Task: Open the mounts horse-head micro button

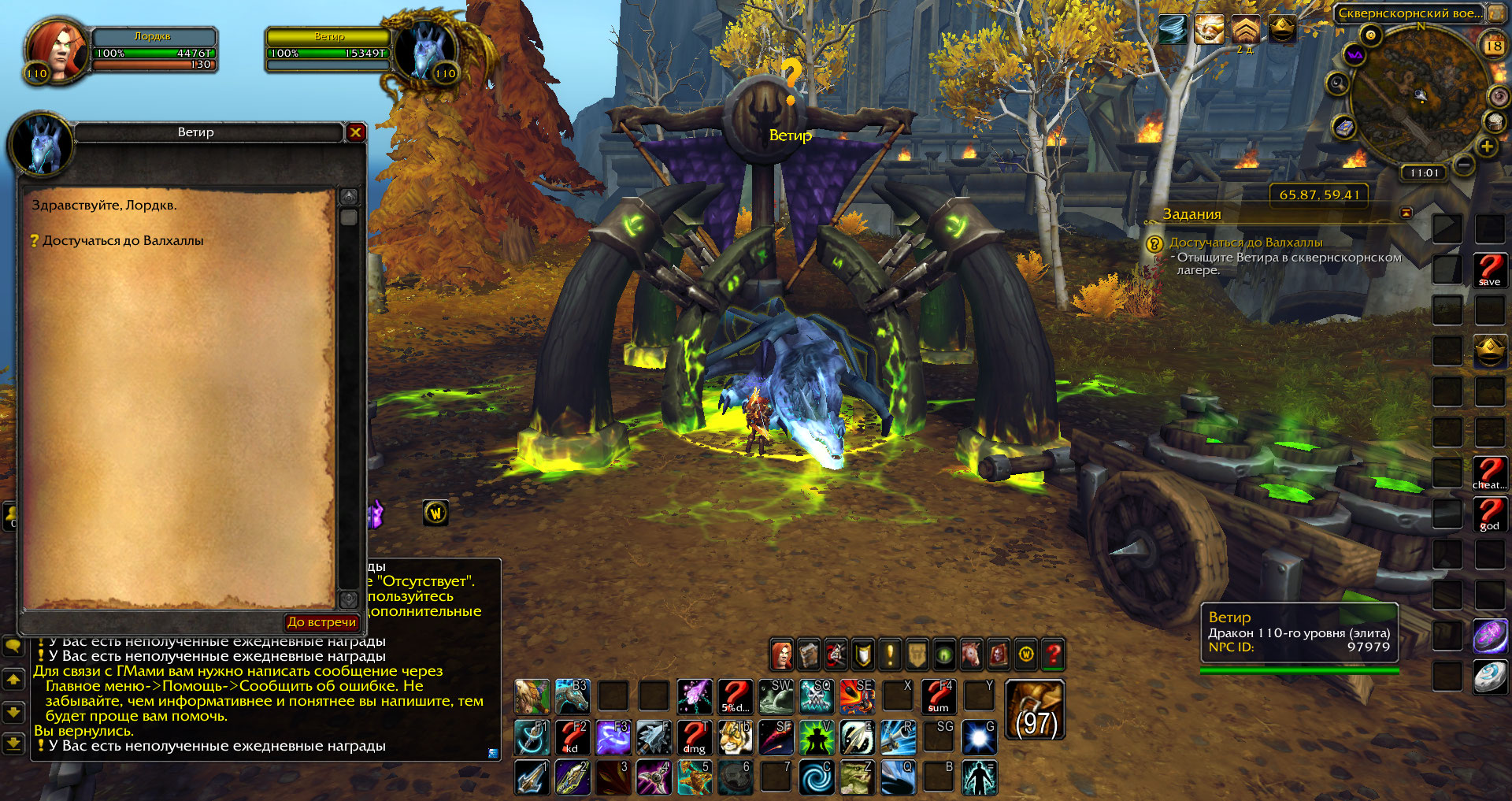Action: (971, 654)
